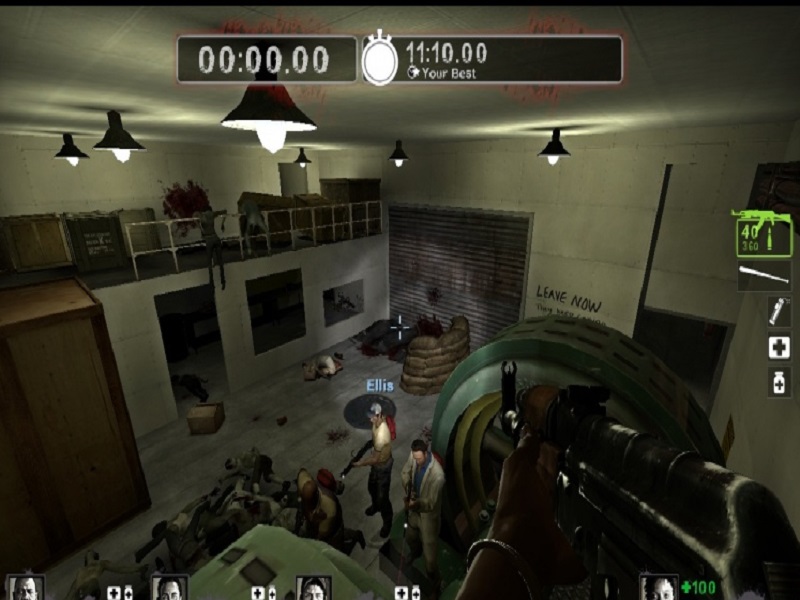The width and height of the screenshot is (800, 600).
Task: Choose the first aid kit slot
Action: [x=778, y=347]
